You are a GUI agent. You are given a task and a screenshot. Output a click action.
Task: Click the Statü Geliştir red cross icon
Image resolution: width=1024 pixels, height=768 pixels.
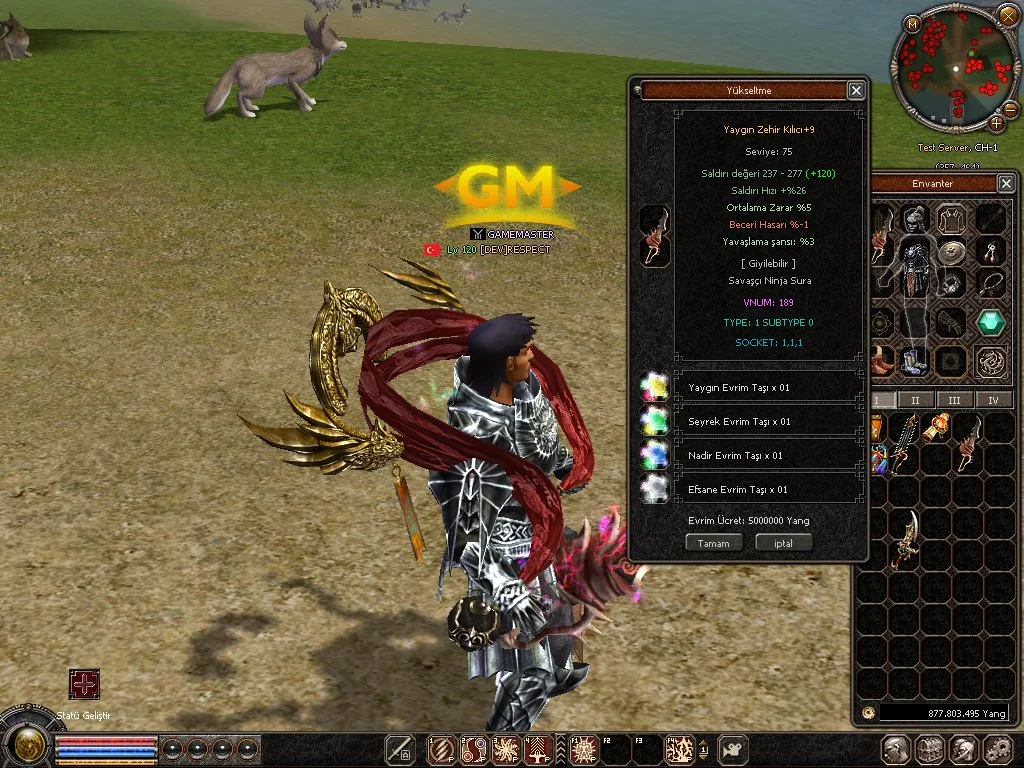(84, 684)
